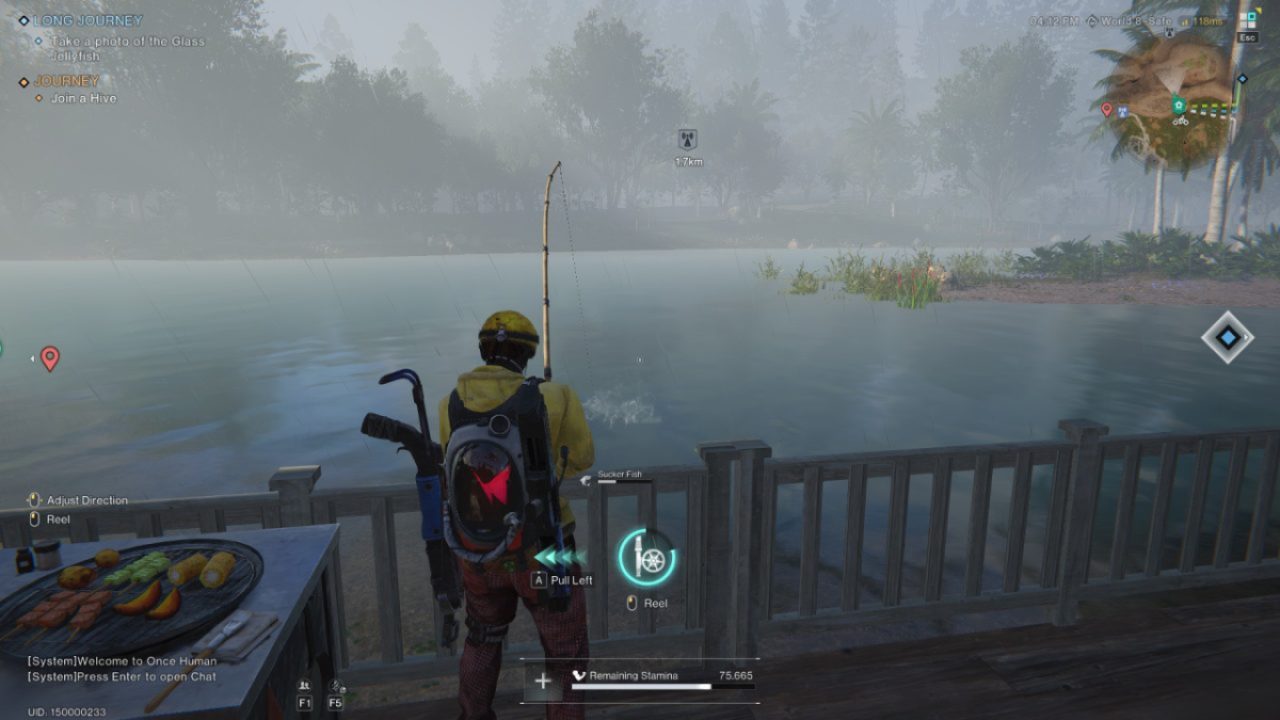Click the bicycle vehicle icon on the minimap
Screen dimensions: 1280x720
pyautogui.click(x=1181, y=122)
